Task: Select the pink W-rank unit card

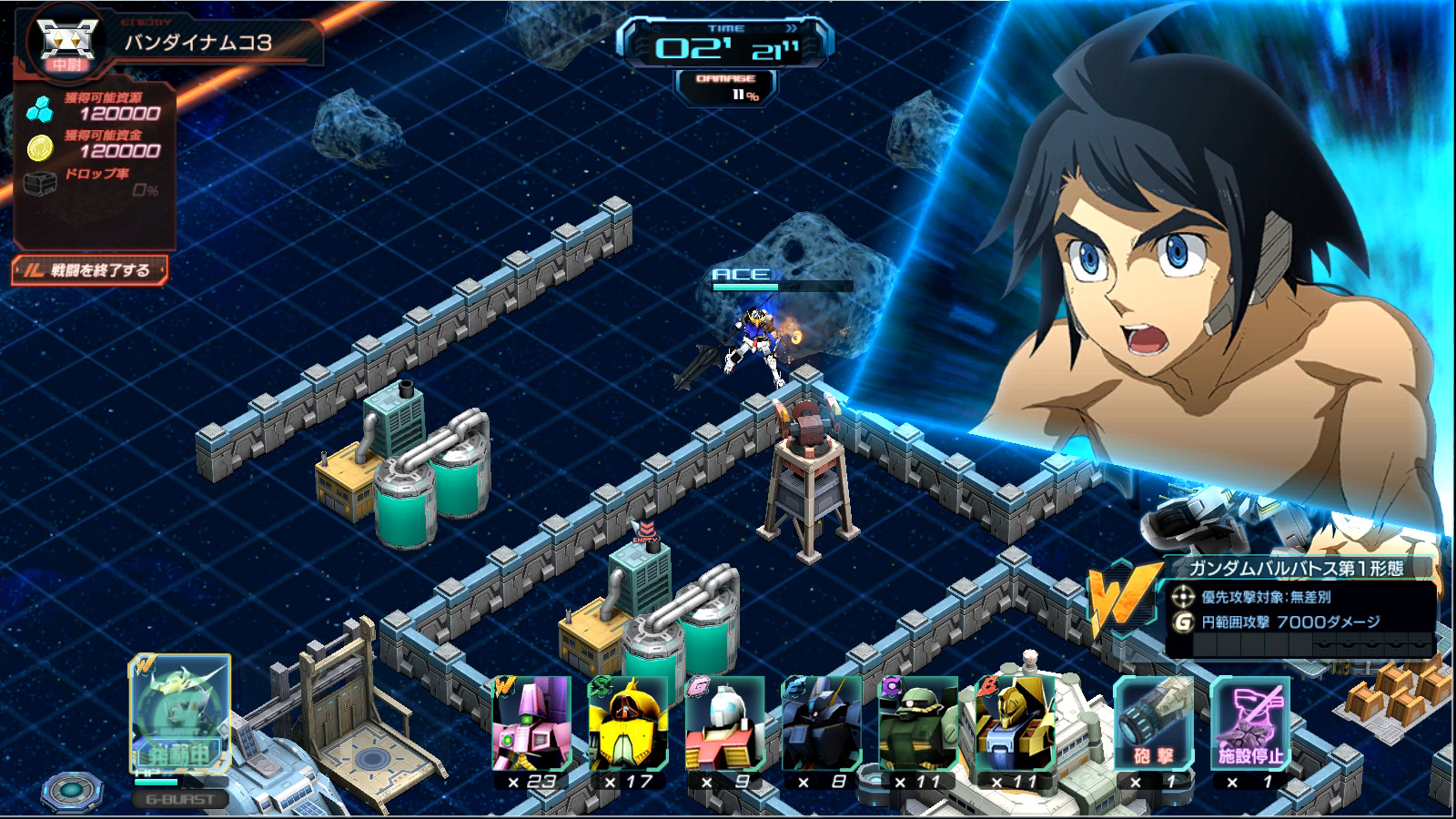Action: click(x=531, y=725)
